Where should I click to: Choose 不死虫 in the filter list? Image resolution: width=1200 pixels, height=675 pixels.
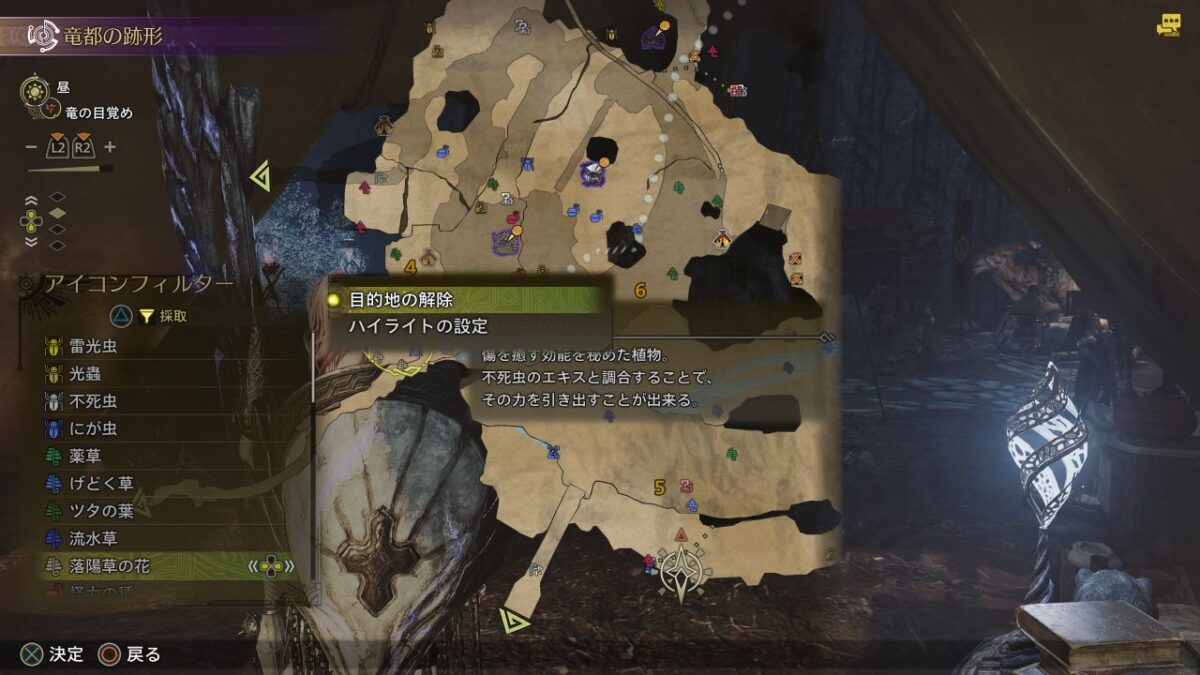pyautogui.click(x=93, y=402)
